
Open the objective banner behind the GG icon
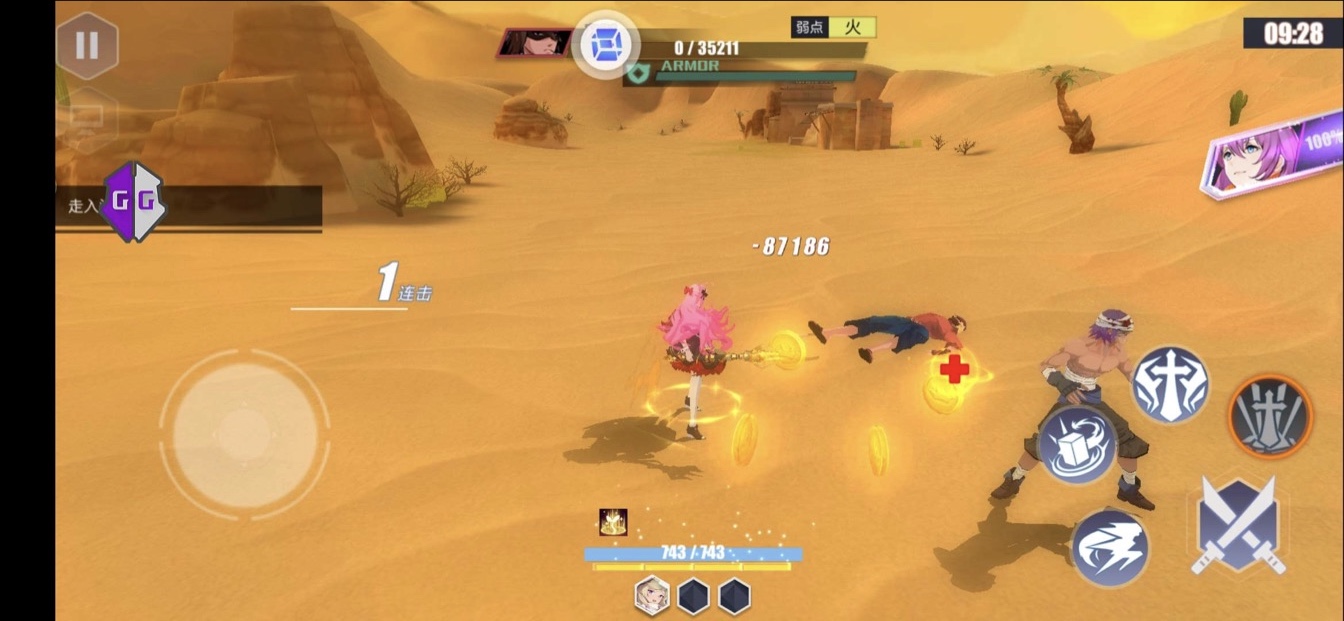[240, 206]
